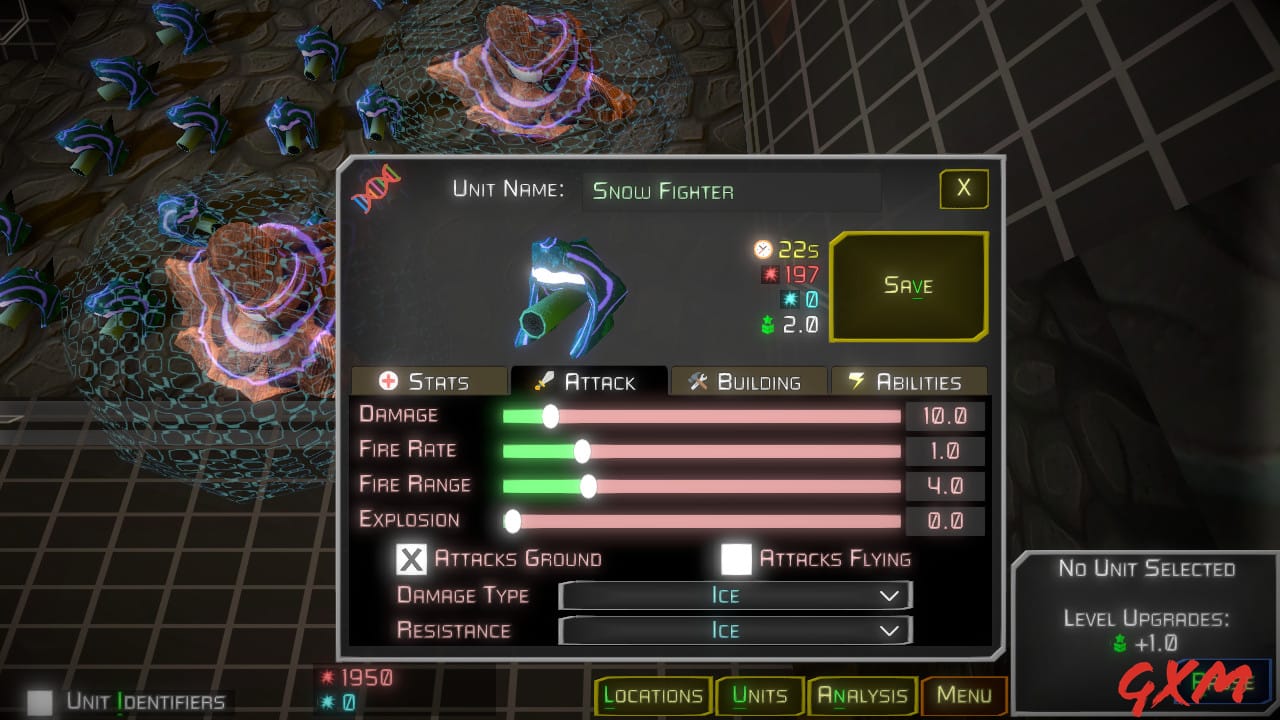This screenshot has height=720, width=1280.
Task: Open the Damage Type dropdown showing Ice
Action: pos(735,595)
